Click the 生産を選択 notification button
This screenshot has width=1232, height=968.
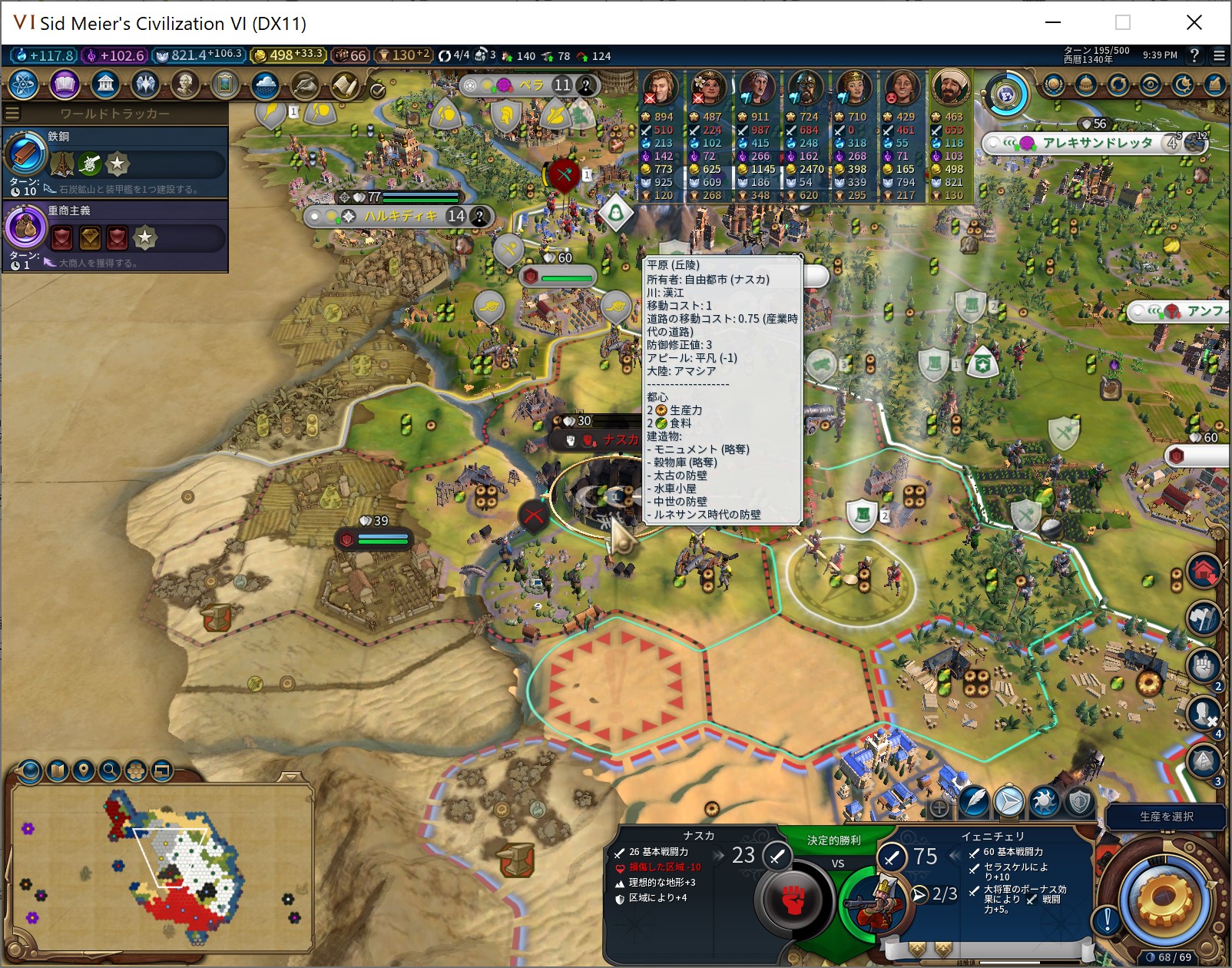tap(1166, 817)
